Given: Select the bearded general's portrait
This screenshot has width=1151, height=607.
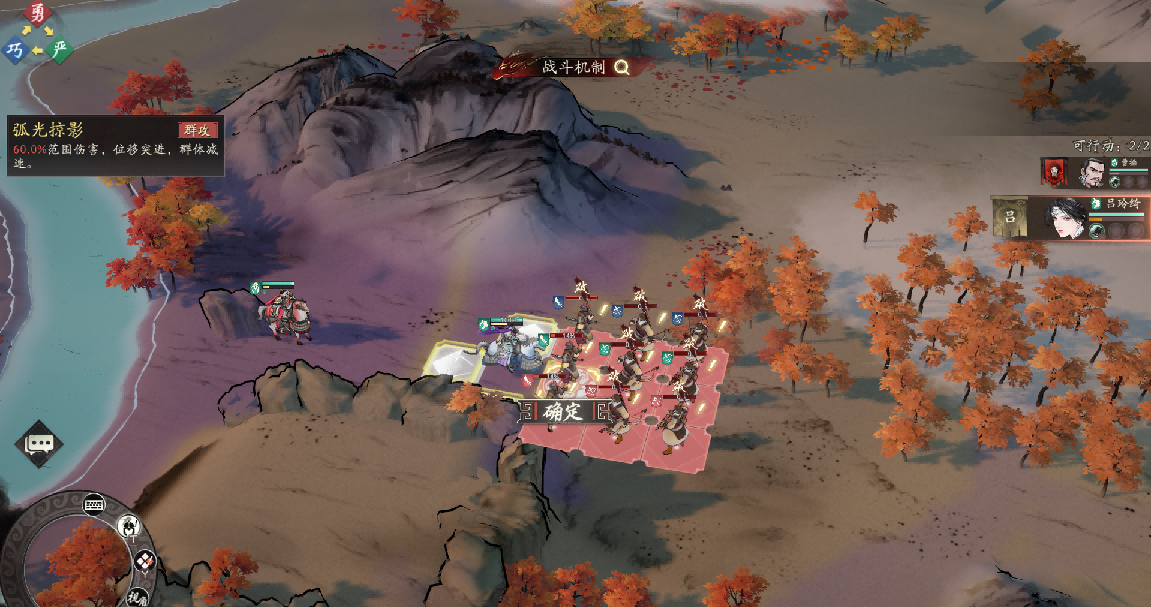Looking at the screenshot, I should [x=1092, y=173].
